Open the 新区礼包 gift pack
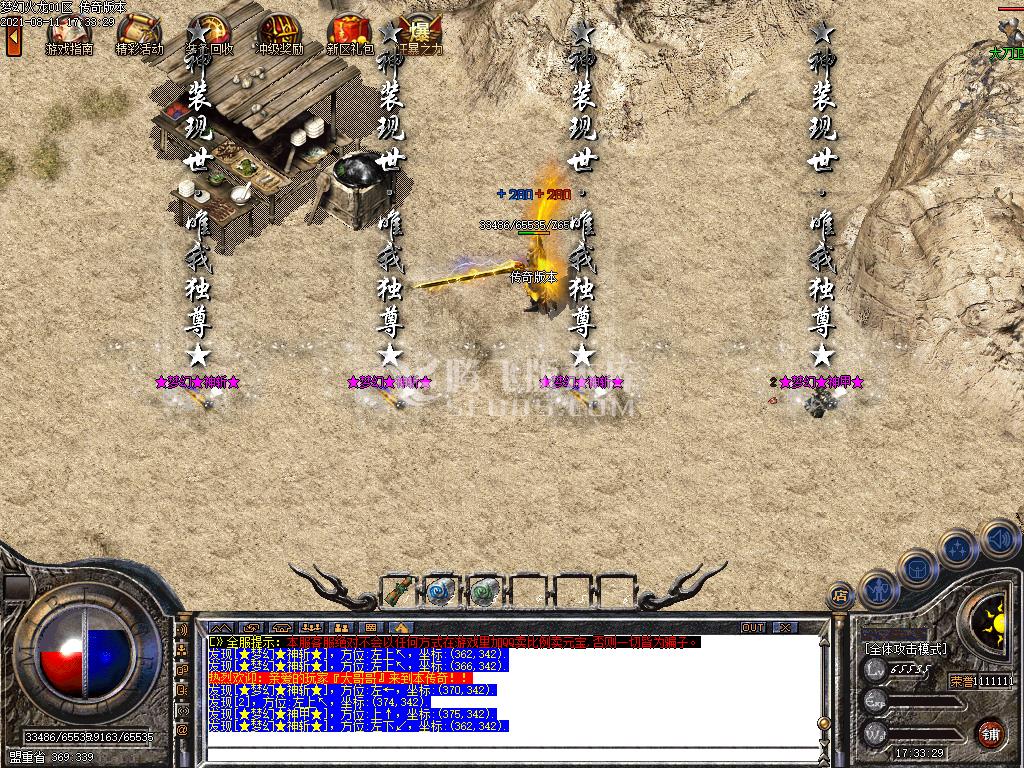Screen dimensions: 1024x768 [x=349, y=34]
